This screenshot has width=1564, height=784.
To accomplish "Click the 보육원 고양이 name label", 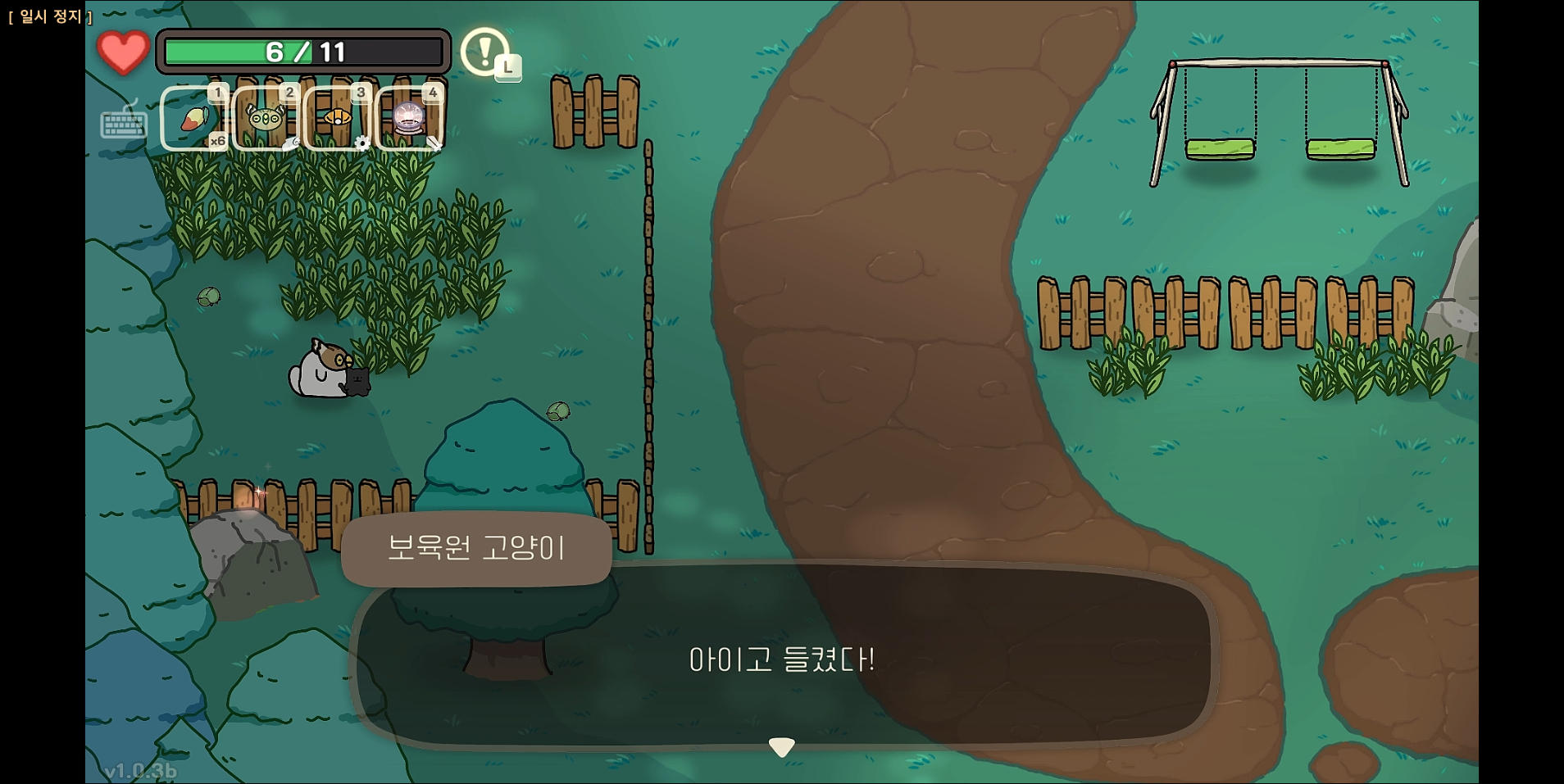I will [x=477, y=549].
